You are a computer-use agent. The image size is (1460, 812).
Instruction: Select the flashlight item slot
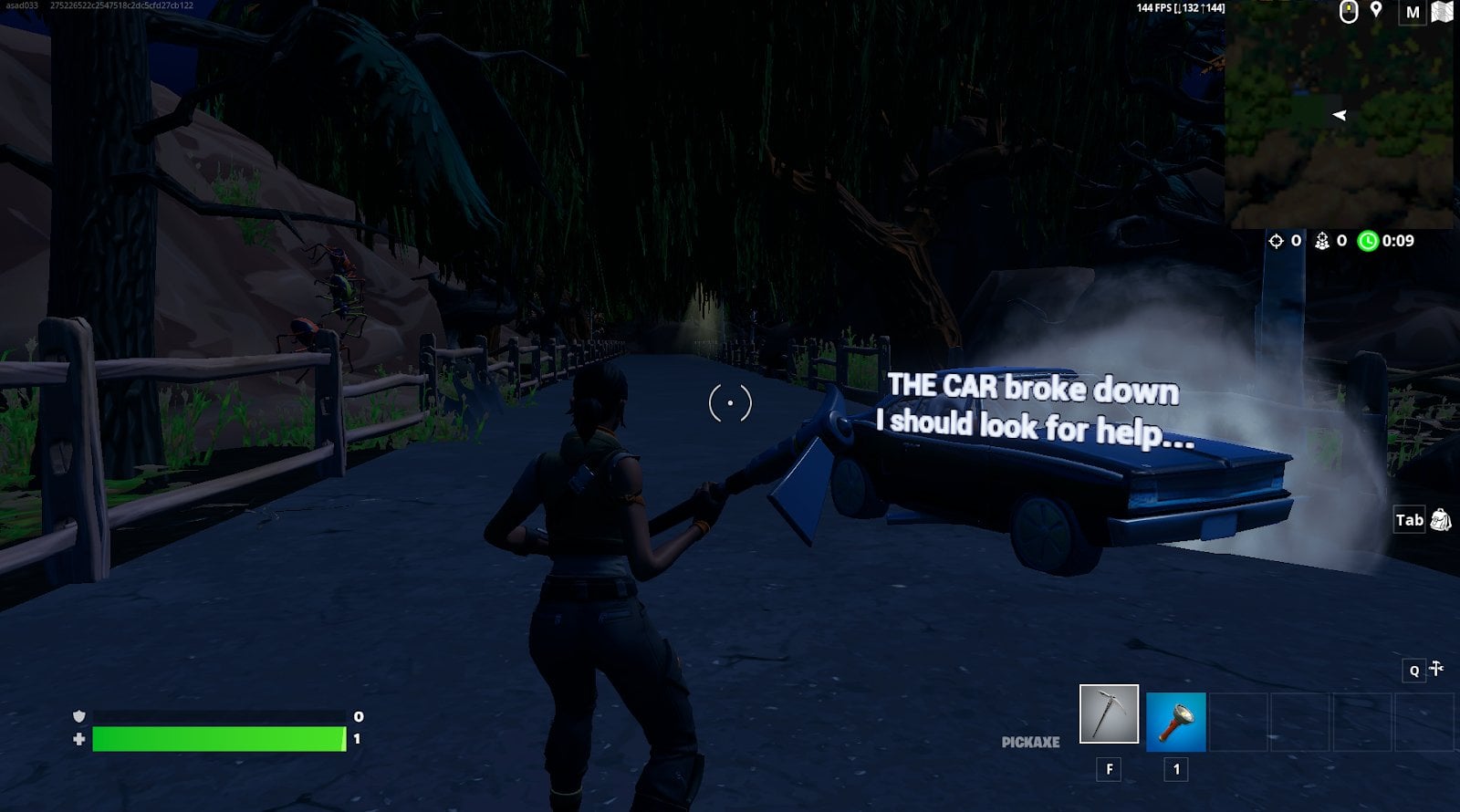[x=1175, y=722]
